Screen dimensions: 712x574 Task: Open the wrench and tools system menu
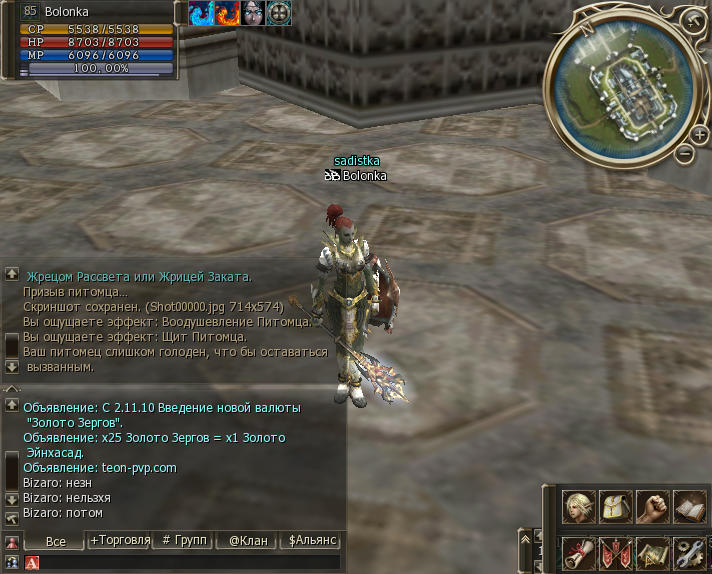690,551
